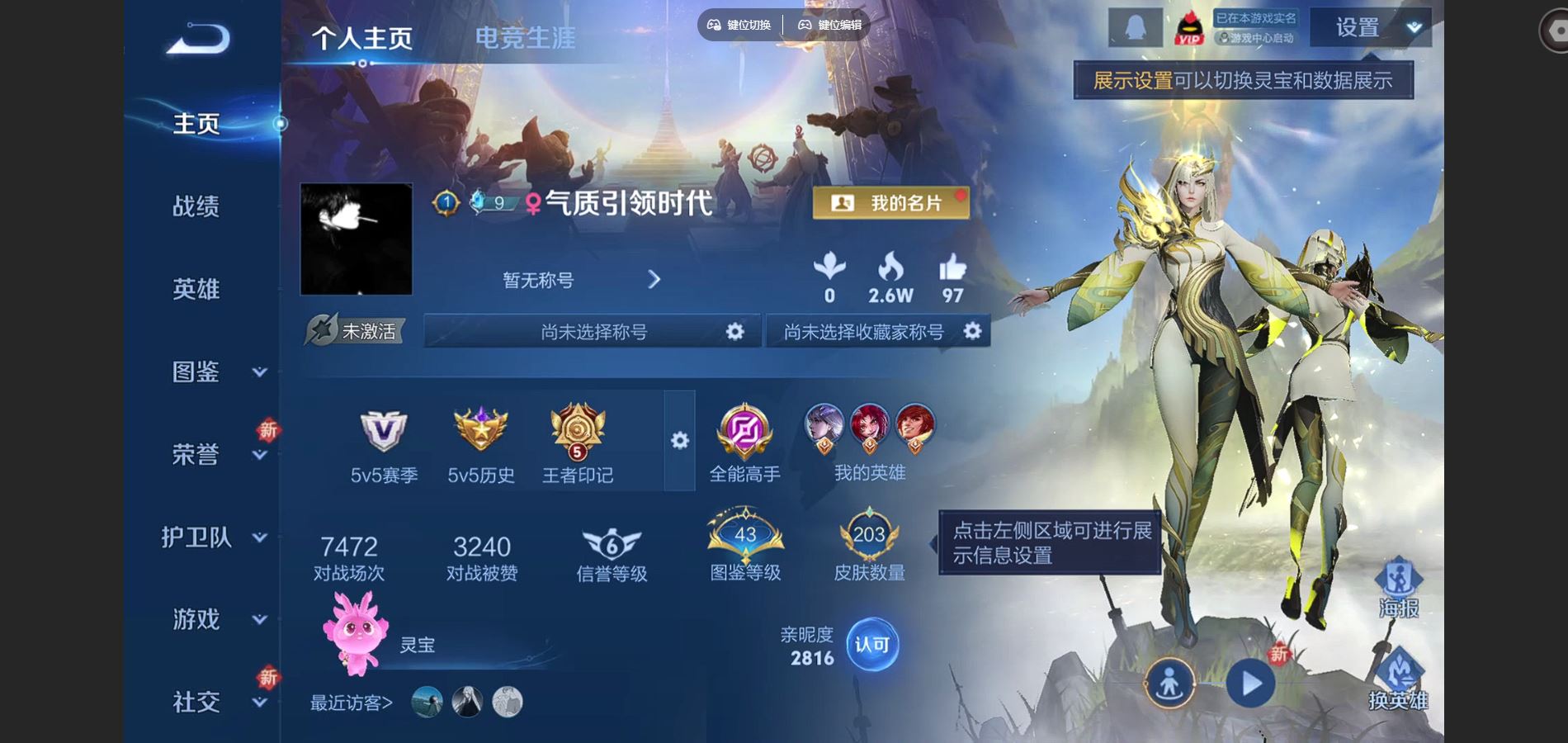The width and height of the screenshot is (1568, 743).
Task: Switch to the 电竞生涯 tab
Action: (x=525, y=37)
